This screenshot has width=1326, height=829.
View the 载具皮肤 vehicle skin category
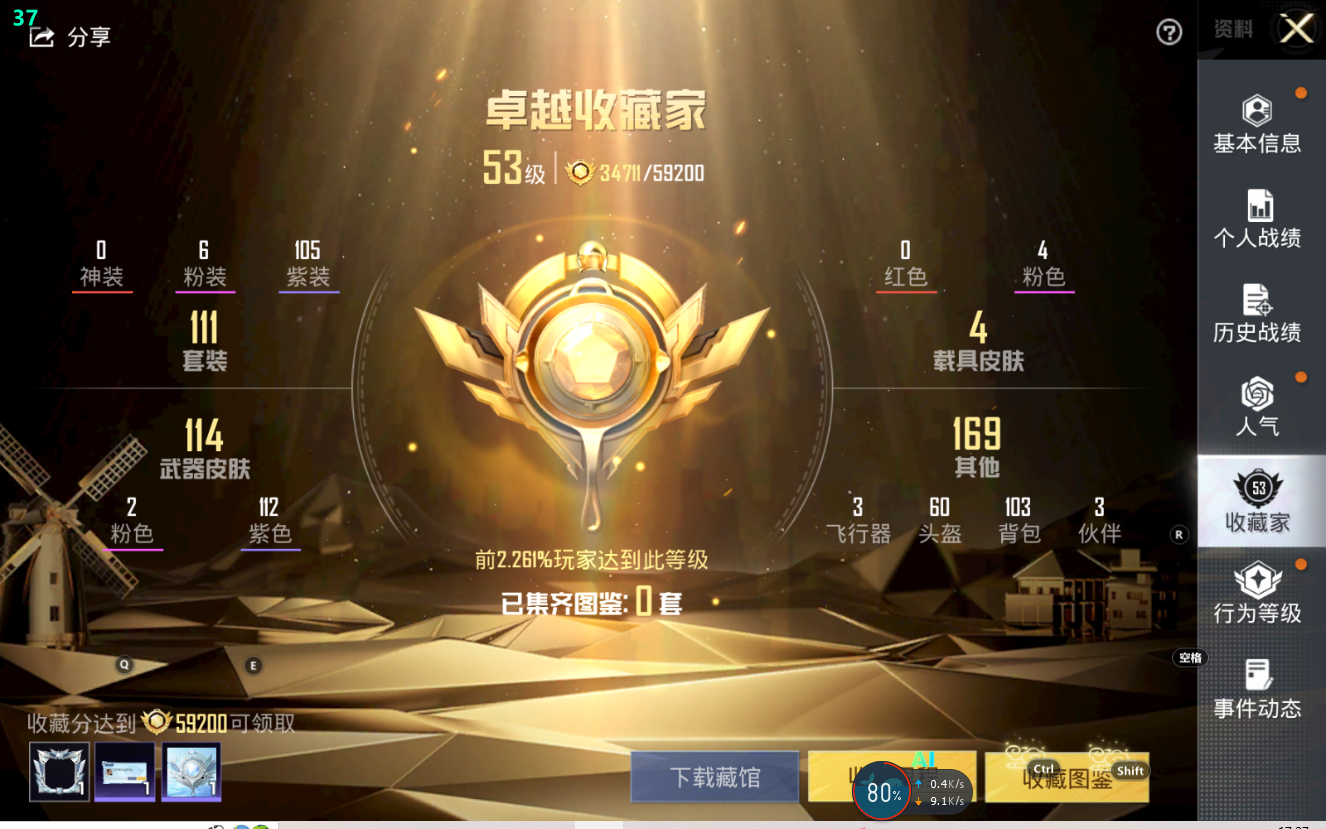tap(978, 341)
